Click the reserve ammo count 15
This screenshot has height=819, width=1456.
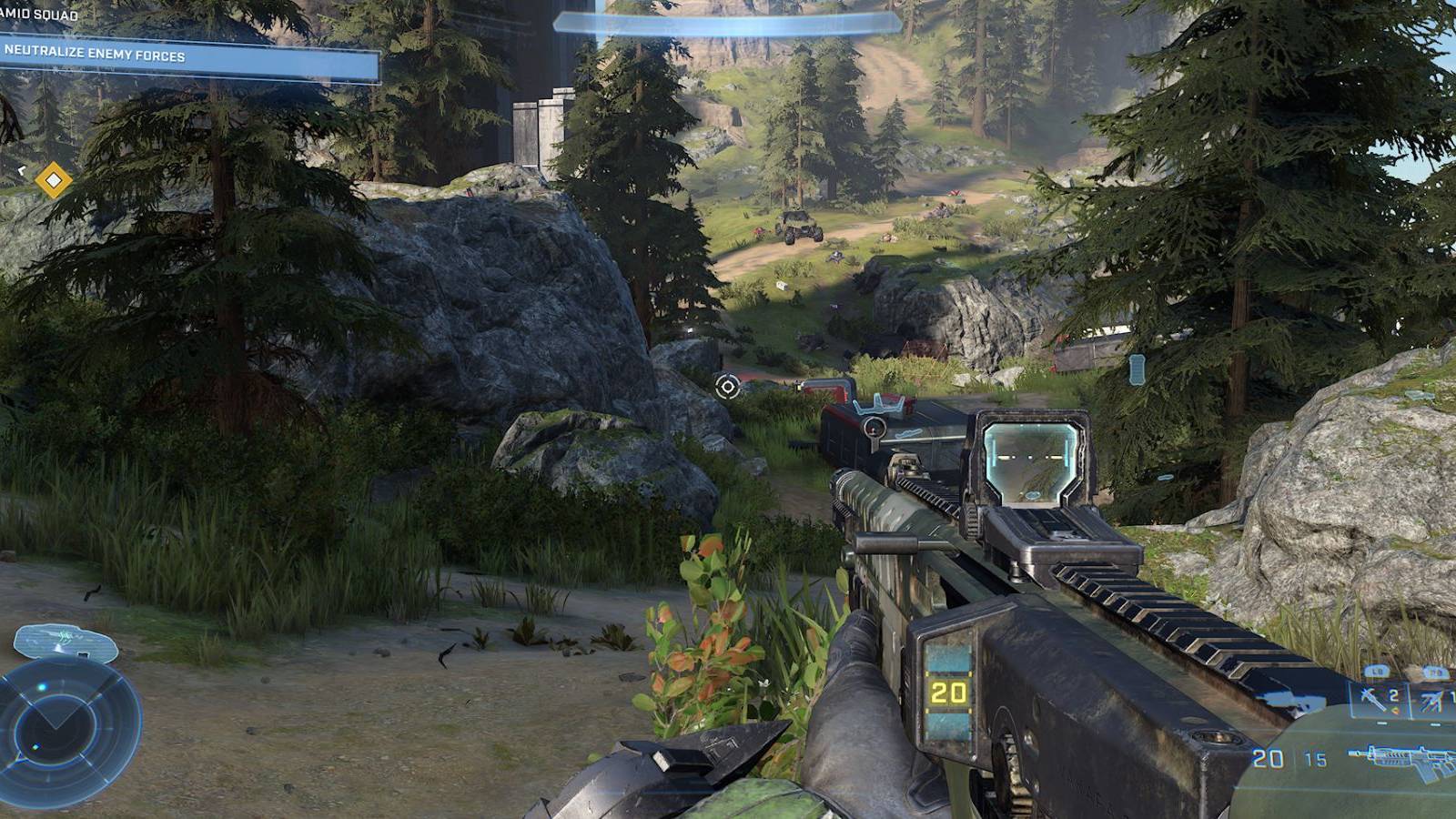coord(1316,758)
